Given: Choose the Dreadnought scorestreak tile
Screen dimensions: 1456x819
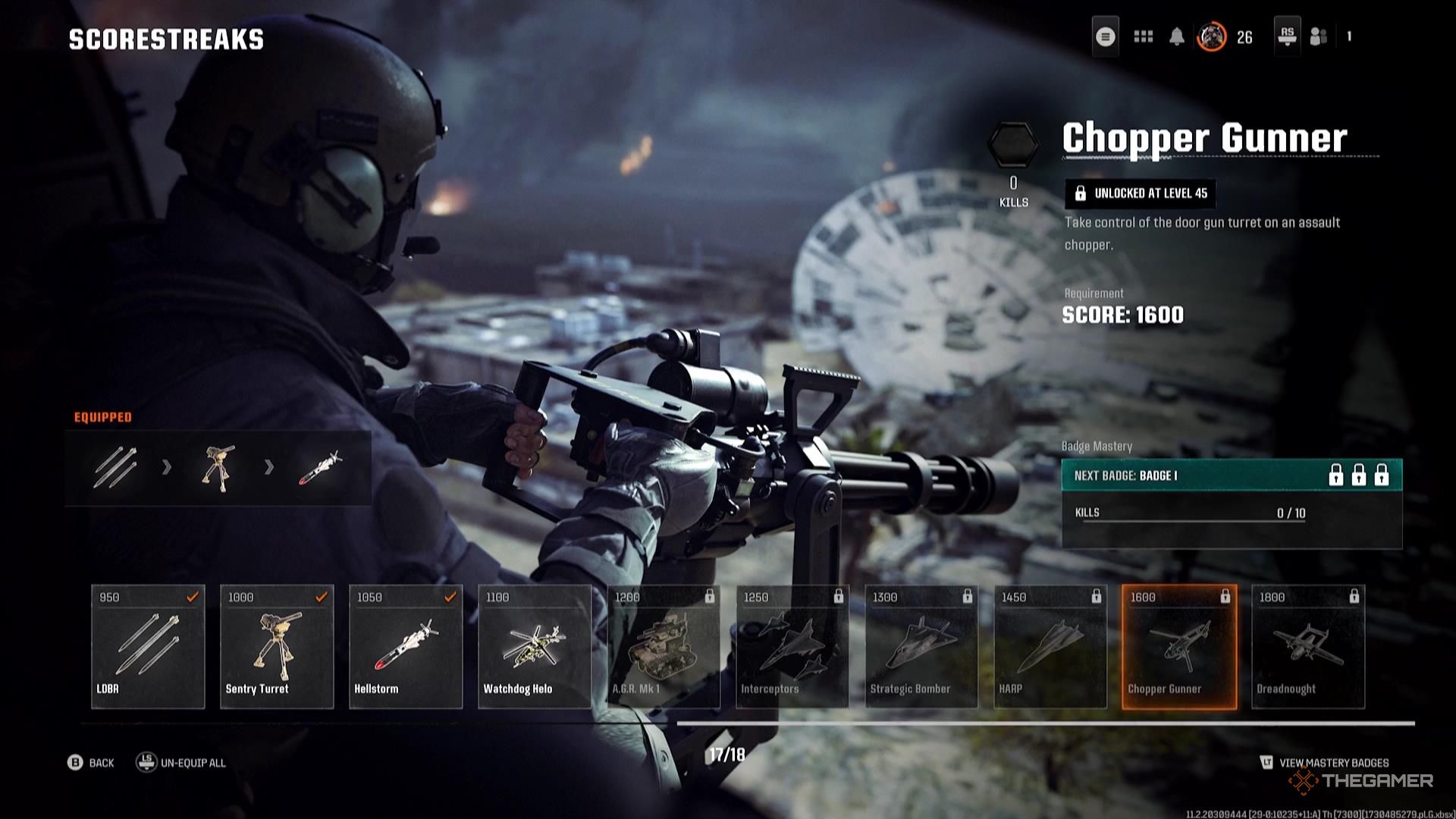Looking at the screenshot, I should coord(1308,646).
